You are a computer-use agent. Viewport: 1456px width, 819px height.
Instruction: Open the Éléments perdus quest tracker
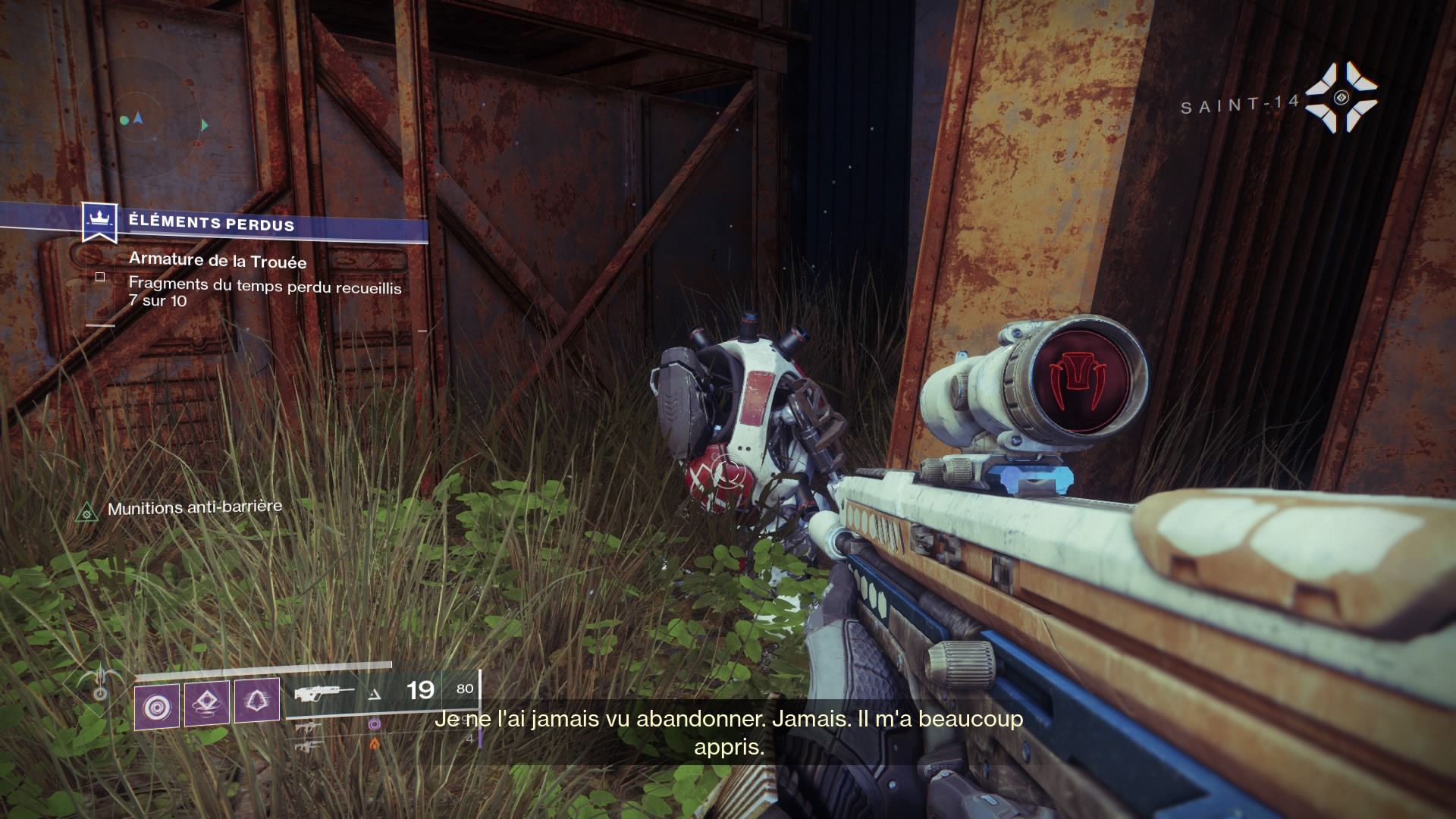(x=211, y=223)
